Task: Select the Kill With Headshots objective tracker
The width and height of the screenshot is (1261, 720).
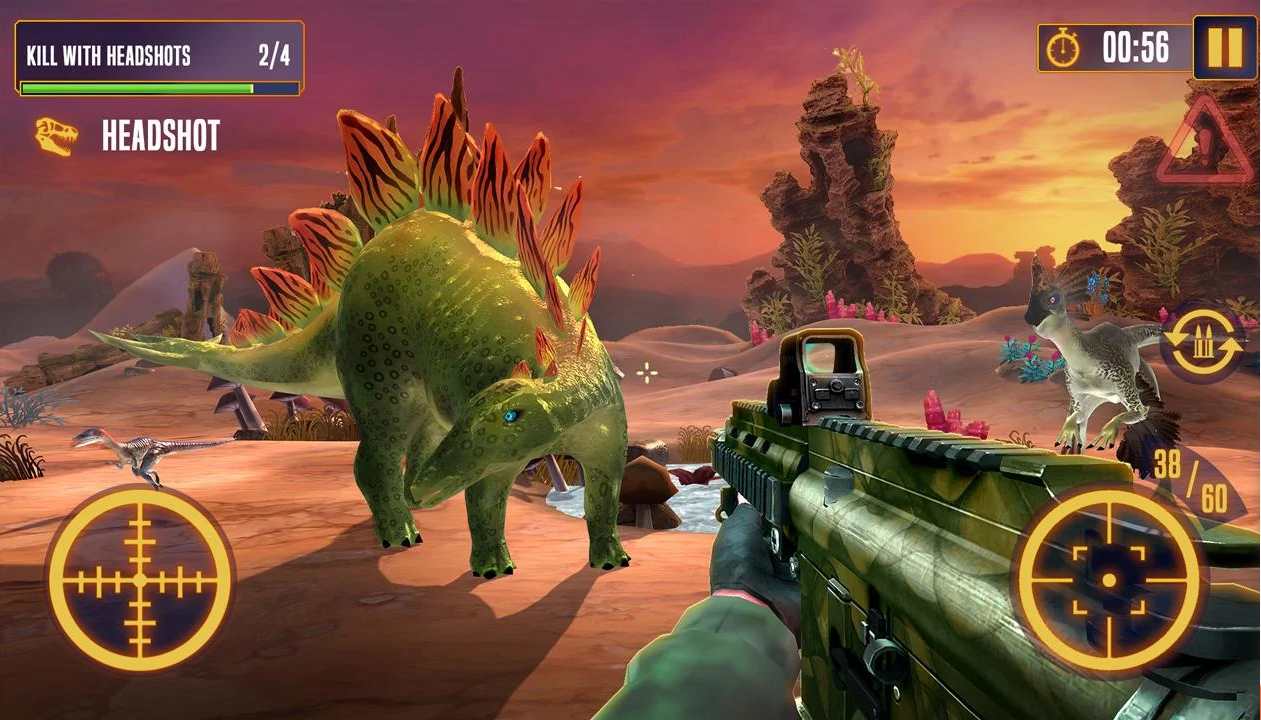Action: coord(160,58)
